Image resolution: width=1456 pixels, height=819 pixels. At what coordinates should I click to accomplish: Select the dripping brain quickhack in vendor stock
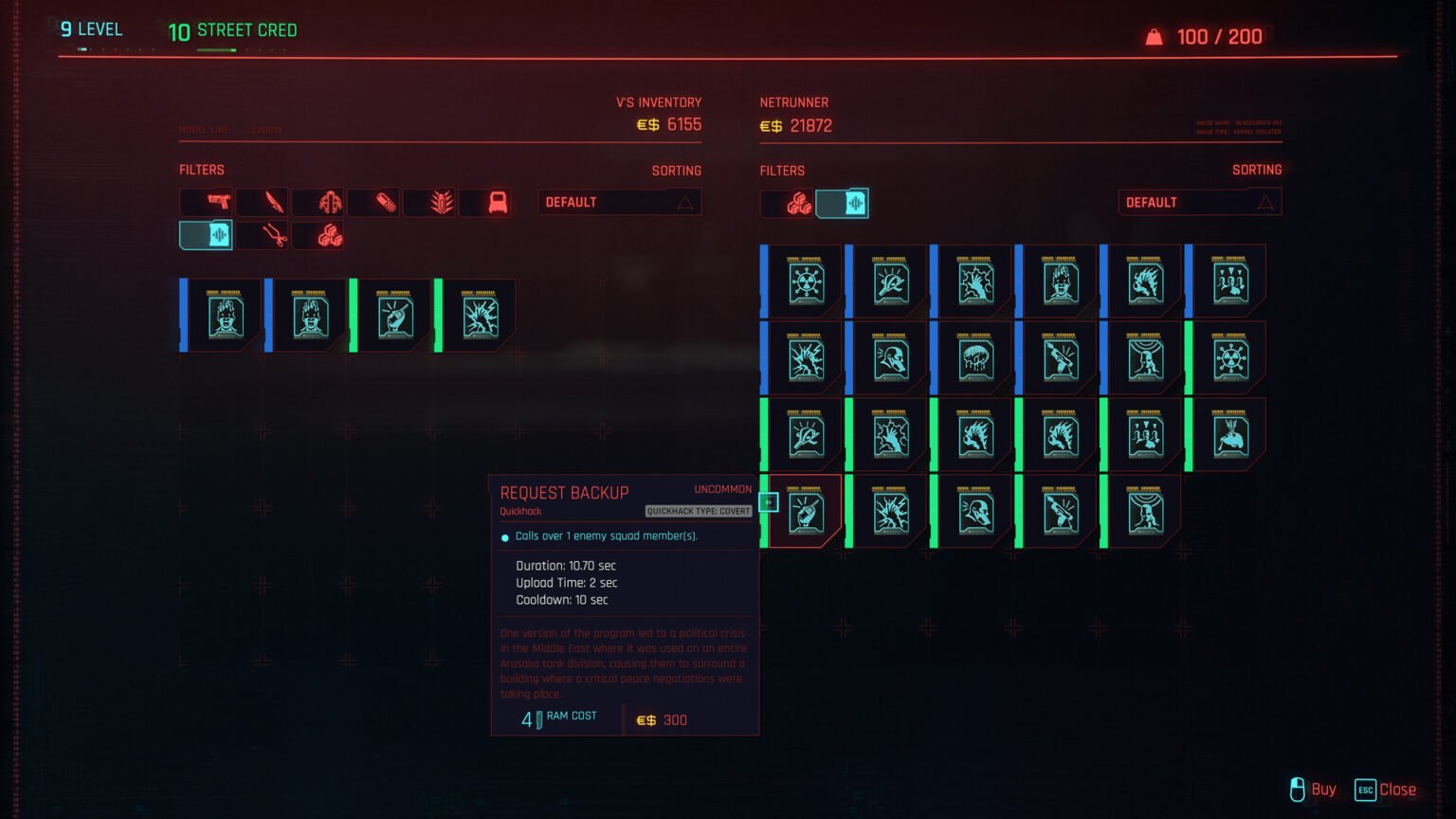pyautogui.click(x=975, y=359)
